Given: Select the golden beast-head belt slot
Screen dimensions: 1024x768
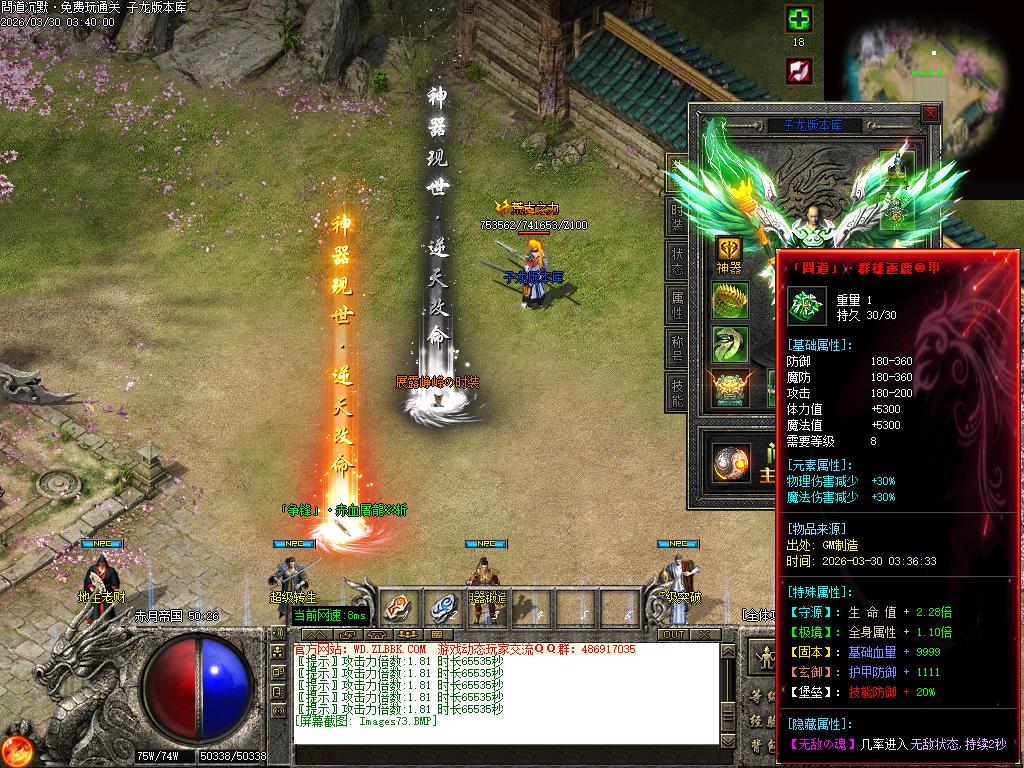Looking at the screenshot, I should point(729,388).
